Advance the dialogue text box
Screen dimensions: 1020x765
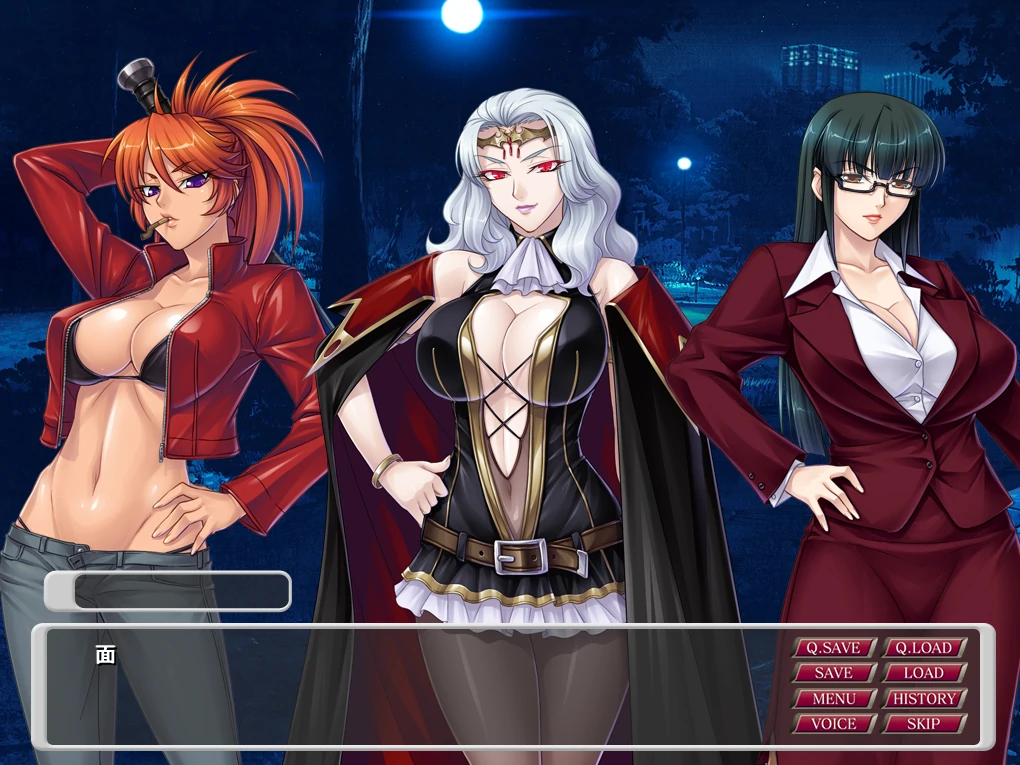pos(400,688)
